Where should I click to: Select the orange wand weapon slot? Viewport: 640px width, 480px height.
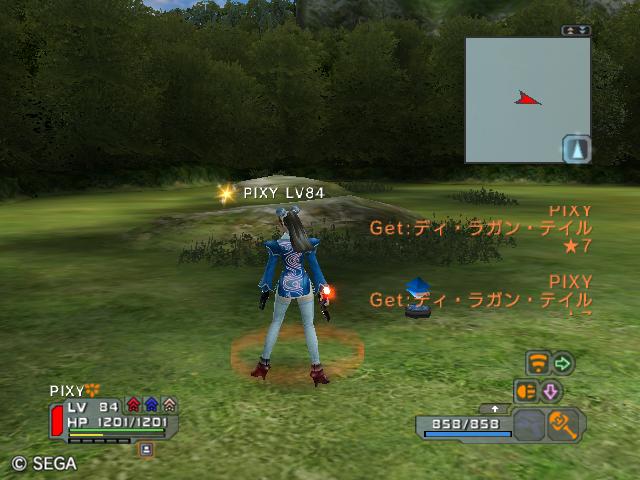pyautogui.click(x=566, y=424)
